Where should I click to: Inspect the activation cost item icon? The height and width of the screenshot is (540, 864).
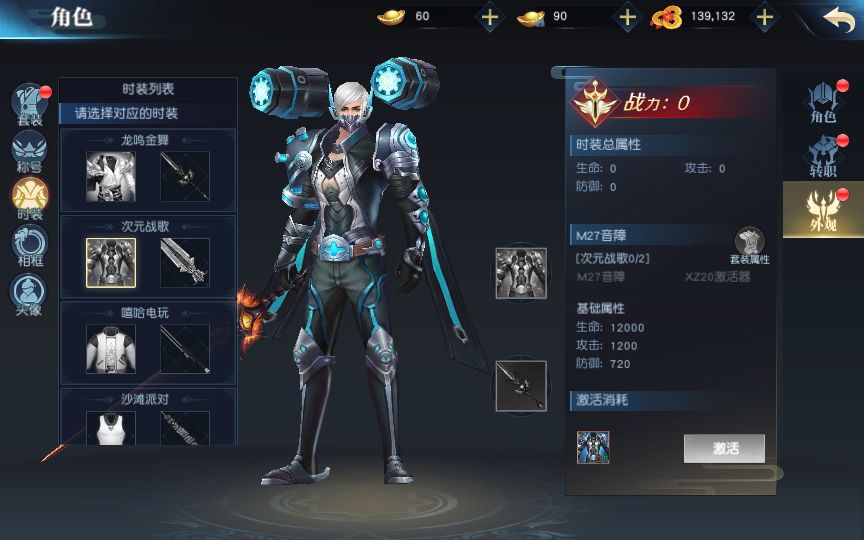(x=593, y=447)
